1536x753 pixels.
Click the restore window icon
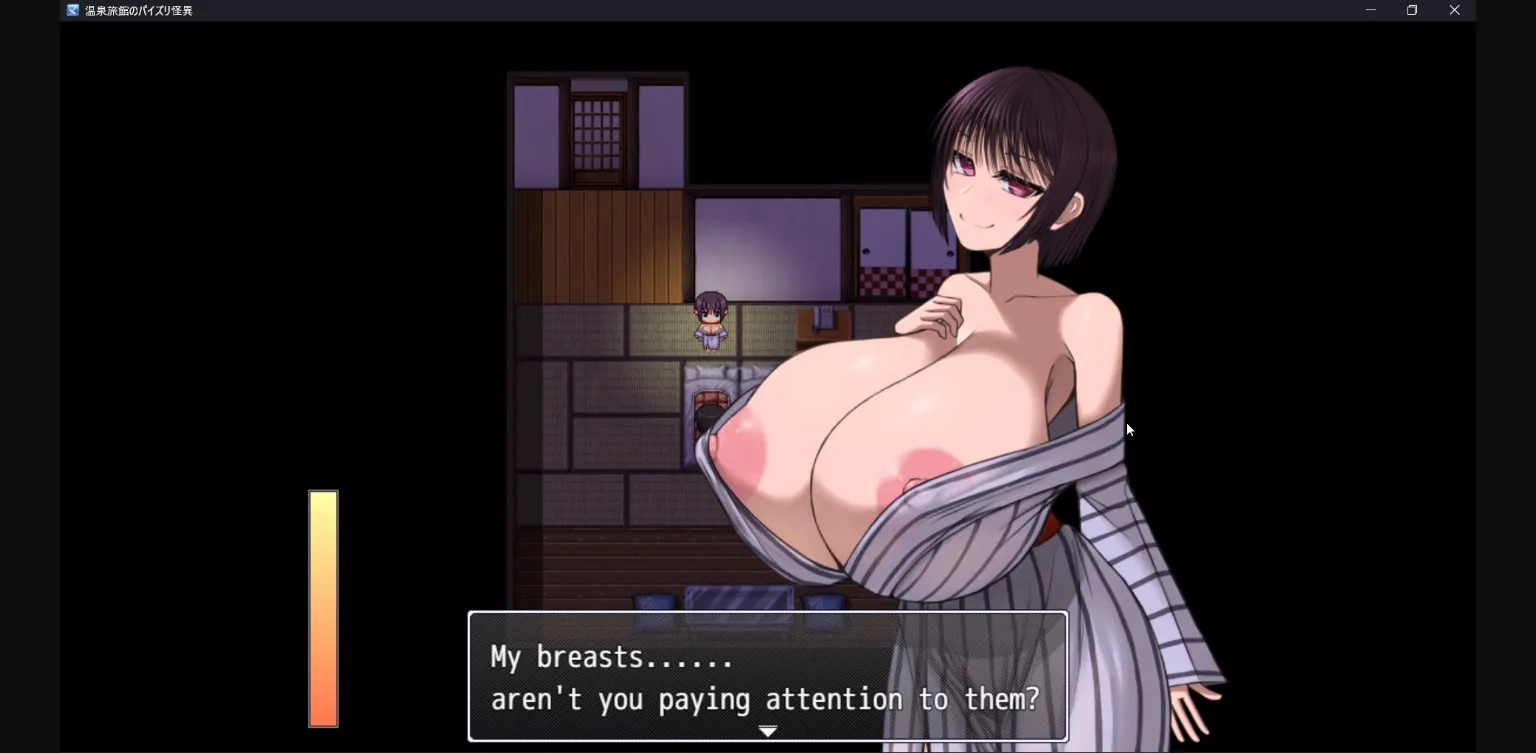coord(1412,10)
